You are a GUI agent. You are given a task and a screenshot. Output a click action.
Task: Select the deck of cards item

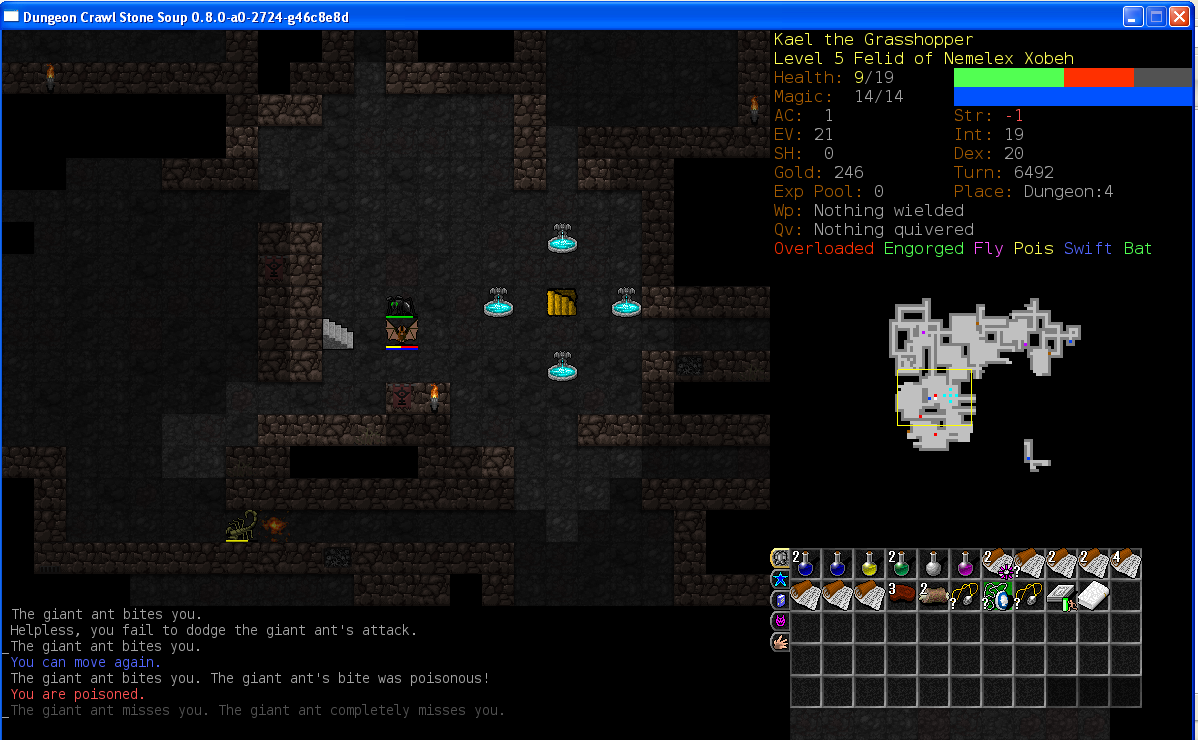tap(1062, 596)
